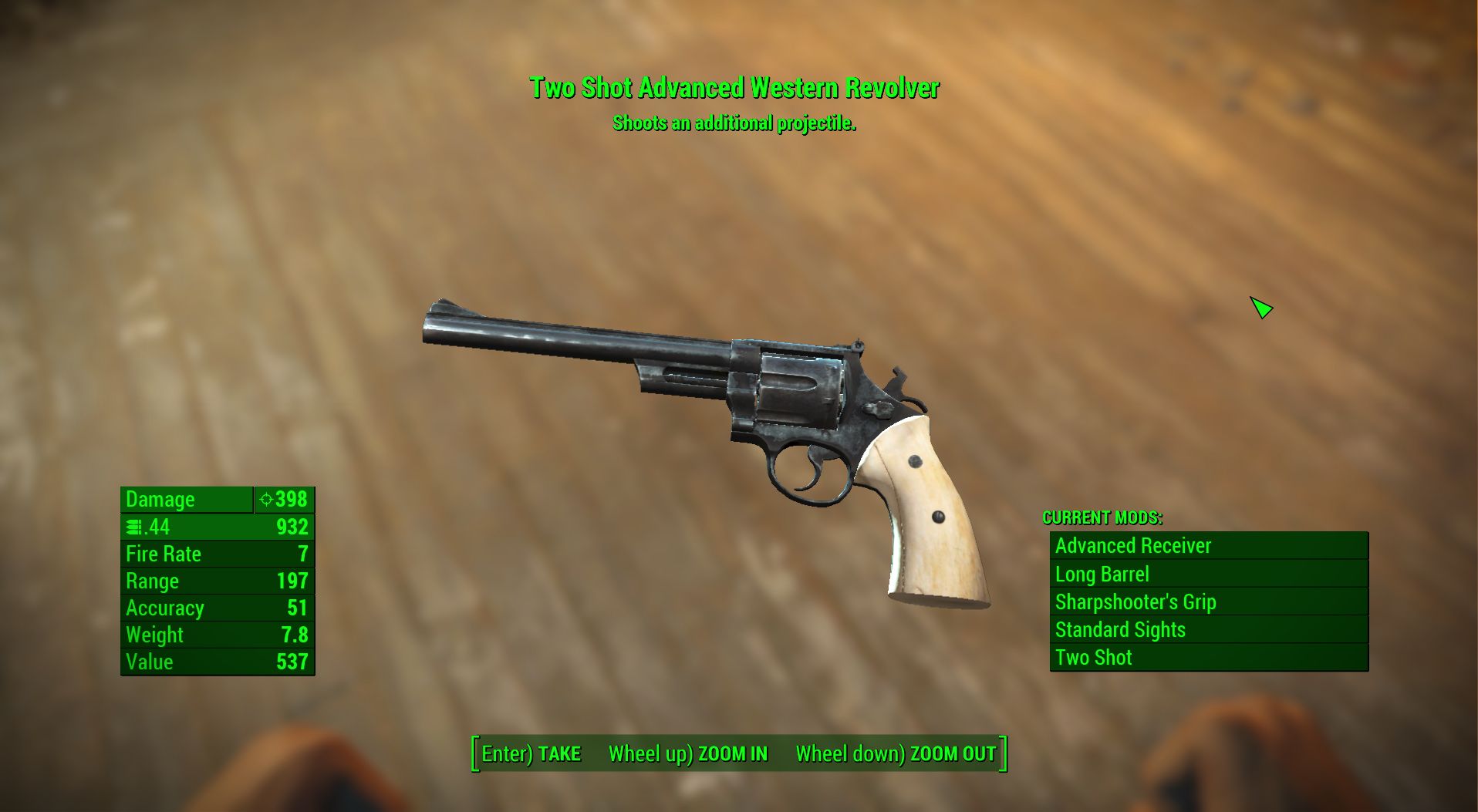Click the Two Shot Advanced Western Revolver title

(734, 89)
